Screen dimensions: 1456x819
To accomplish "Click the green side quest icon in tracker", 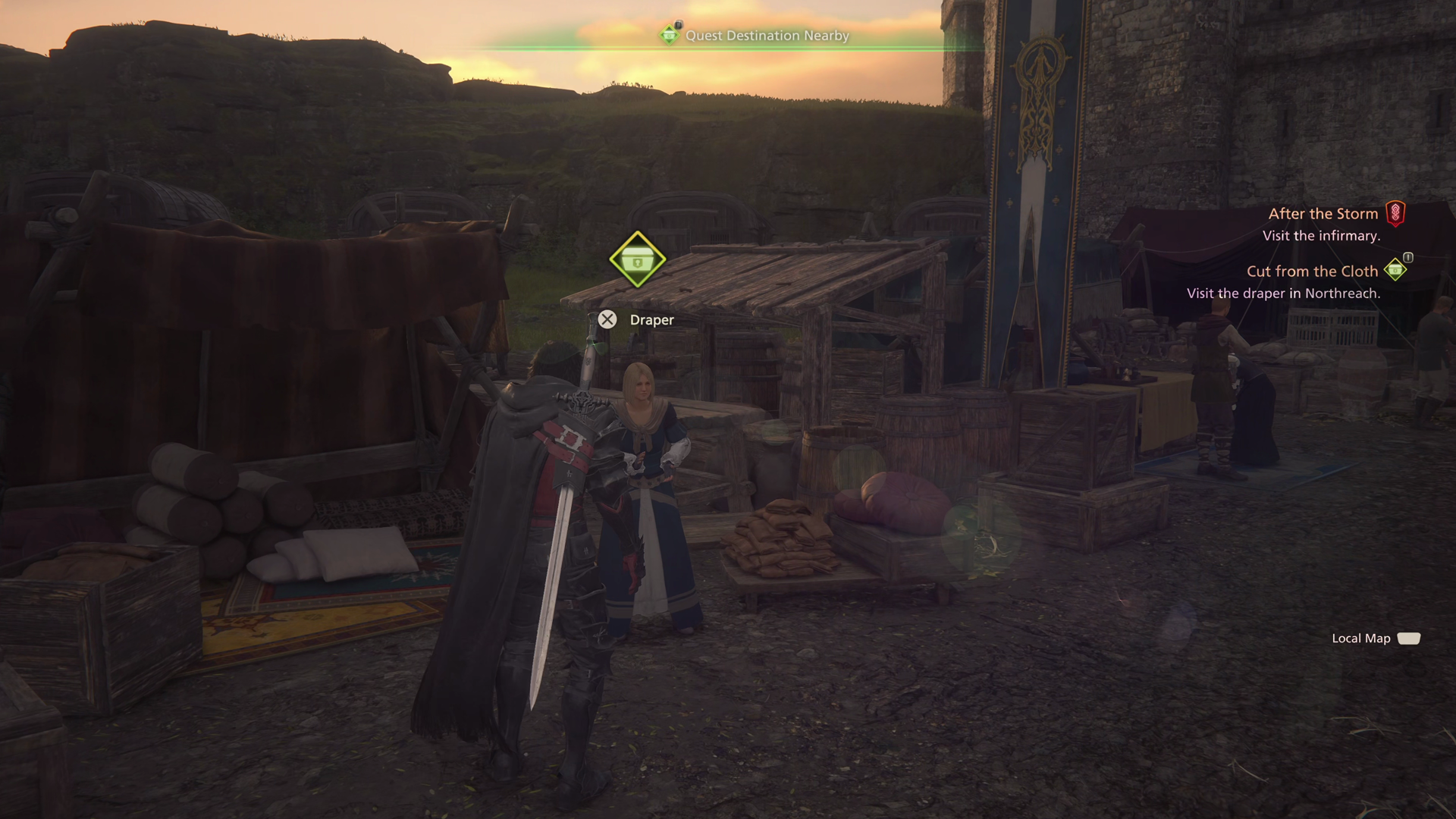I will tap(1395, 270).
